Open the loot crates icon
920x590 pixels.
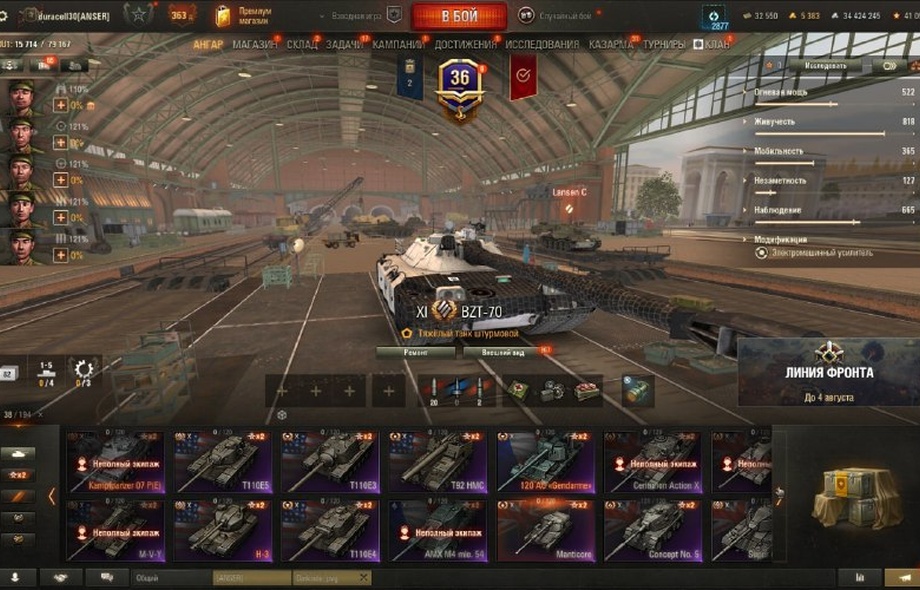(x=849, y=497)
